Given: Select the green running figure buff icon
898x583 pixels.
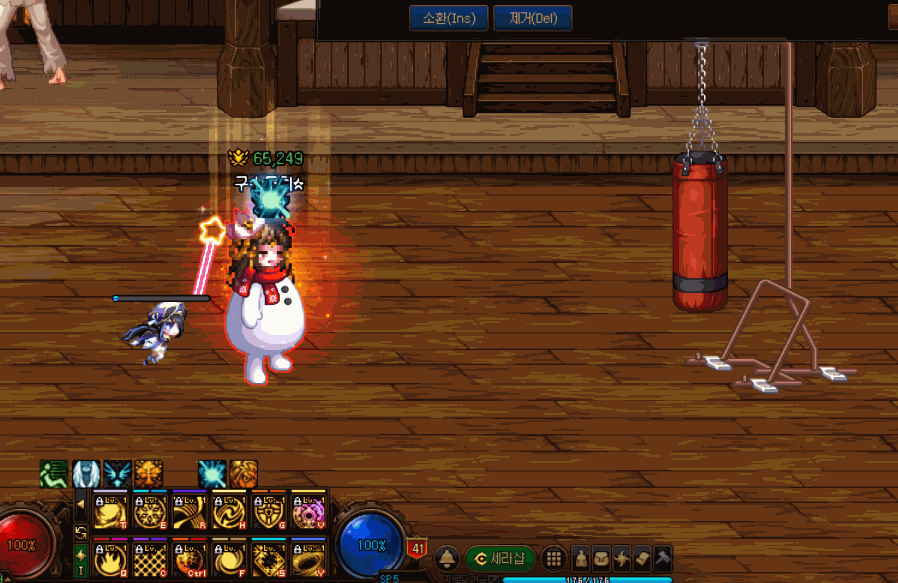Looking at the screenshot, I should pos(54,473).
